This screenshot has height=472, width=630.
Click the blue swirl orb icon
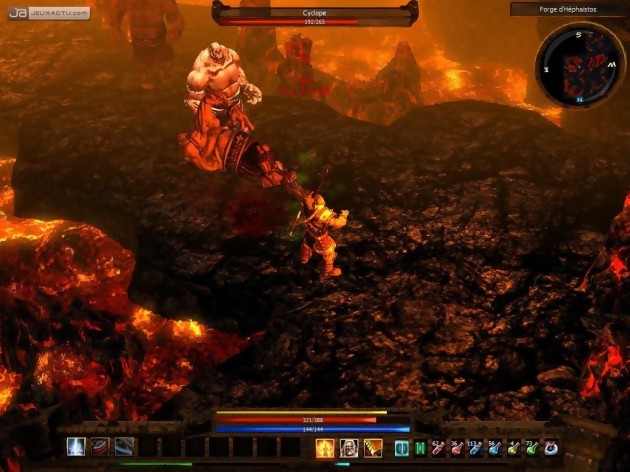pos(551,449)
